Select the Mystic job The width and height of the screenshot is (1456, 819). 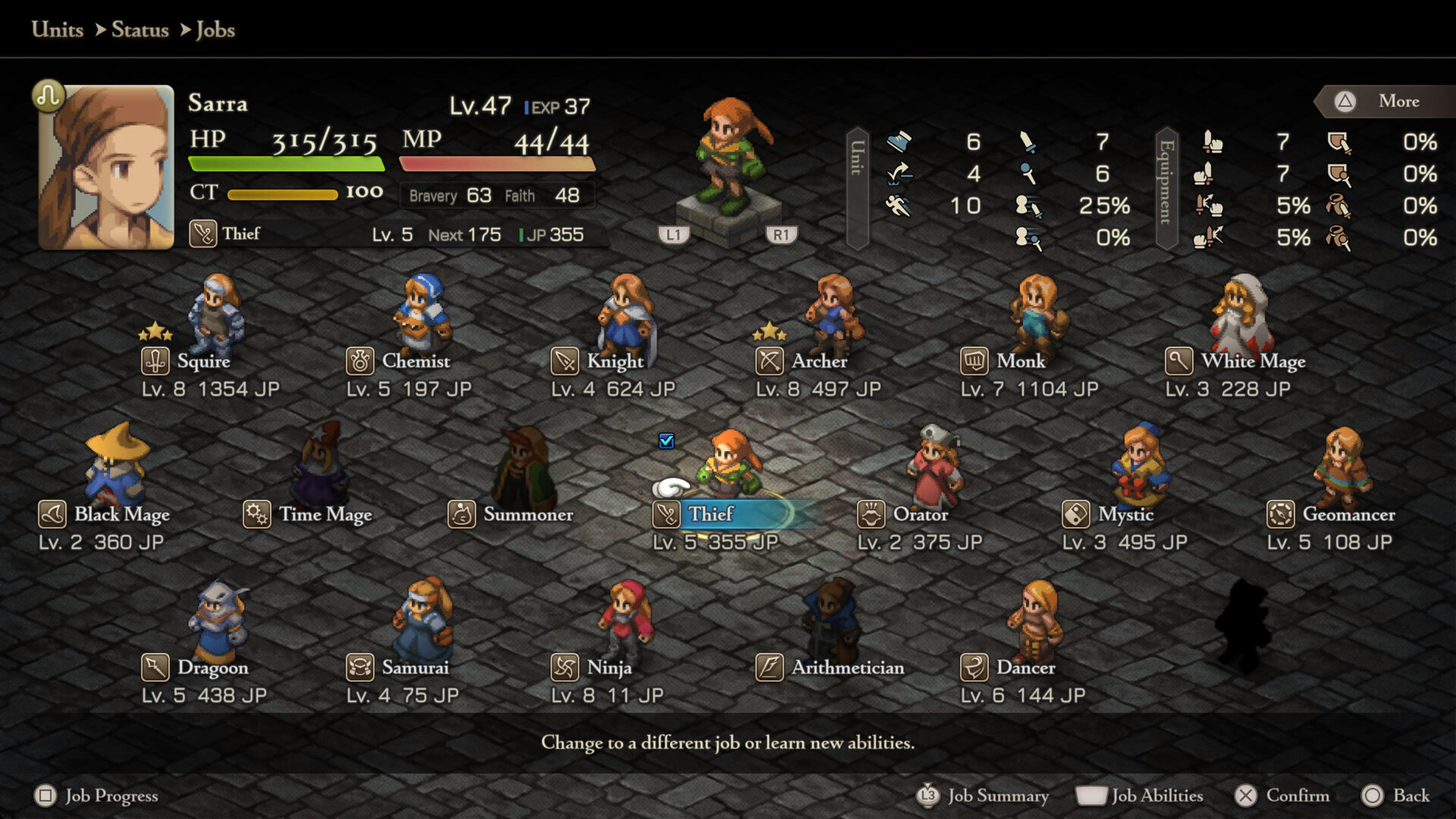(x=1125, y=514)
